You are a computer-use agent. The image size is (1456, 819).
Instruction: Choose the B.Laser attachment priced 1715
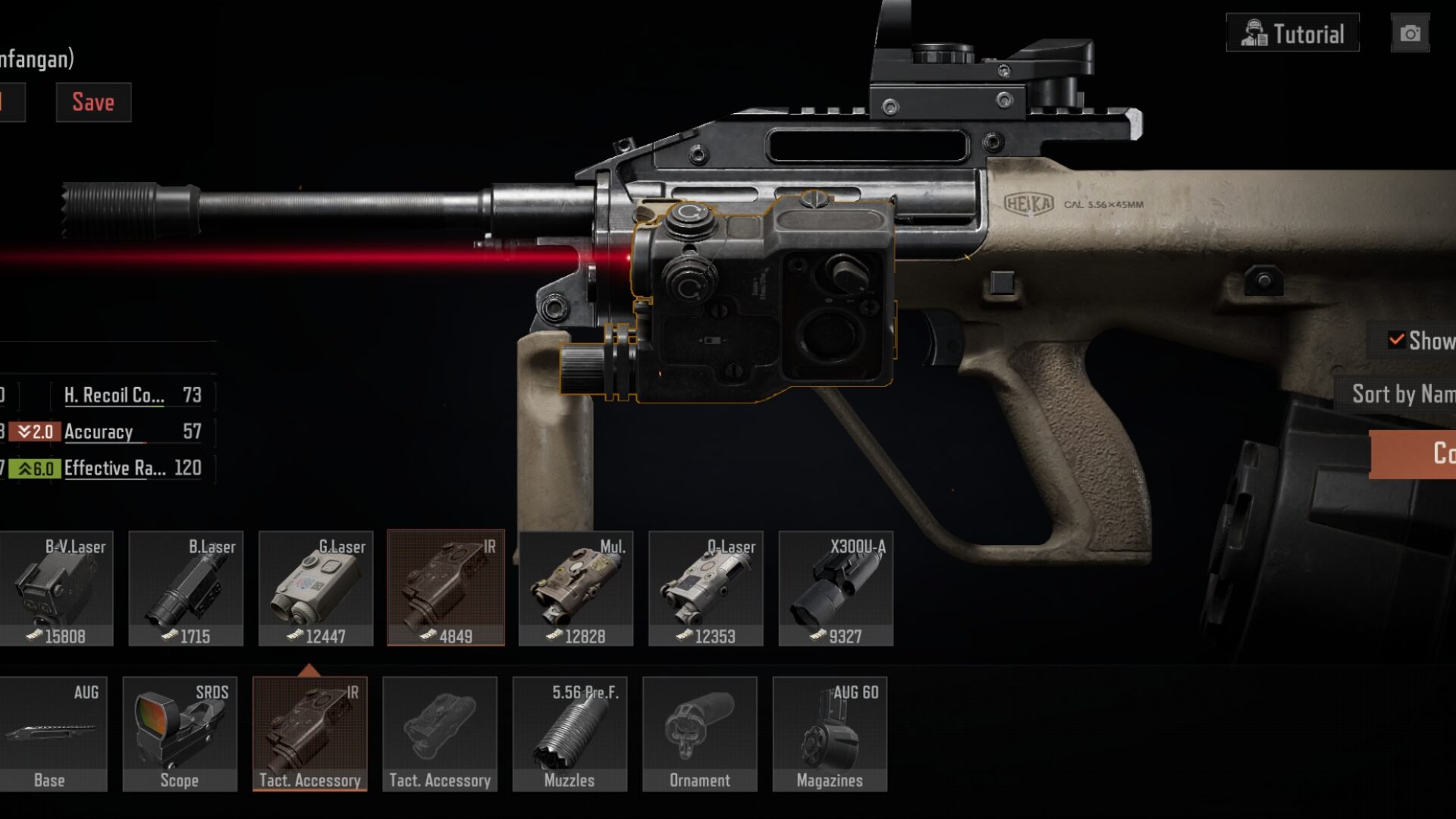click(x=186, y=588)
